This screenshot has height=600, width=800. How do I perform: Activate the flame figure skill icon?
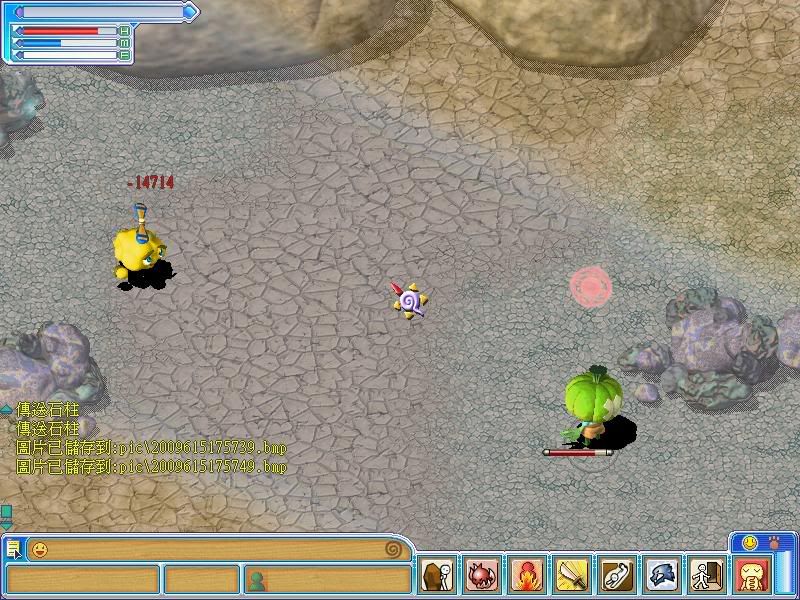tap(526, 577)
